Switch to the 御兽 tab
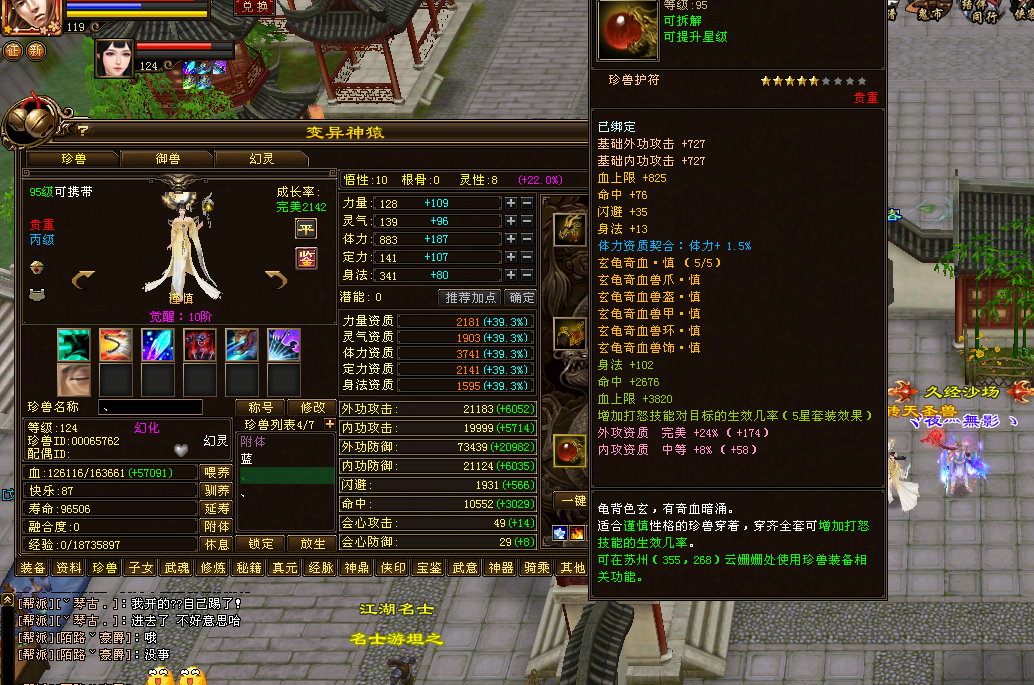 (167, 158)
